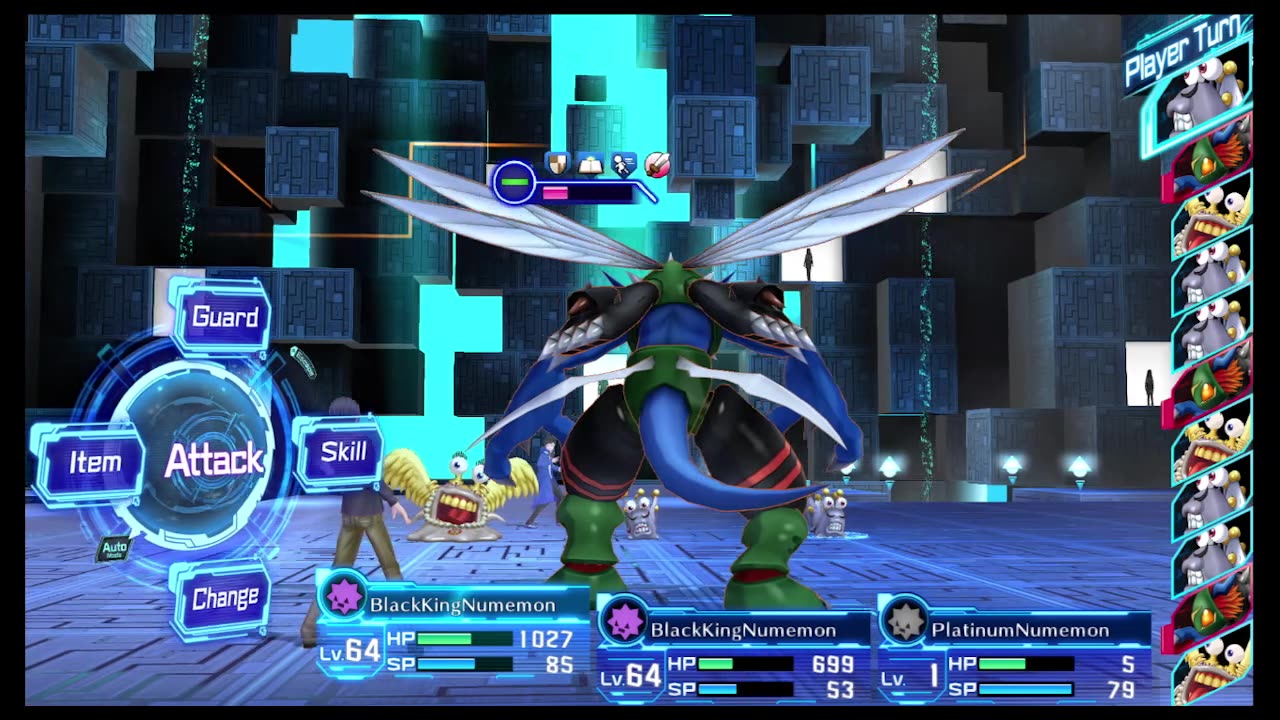Image resolution: width=1280 pixels, height=720 pixels.
Task: Toggle Auto mode on the command wheel
Action: coord(114,549)
